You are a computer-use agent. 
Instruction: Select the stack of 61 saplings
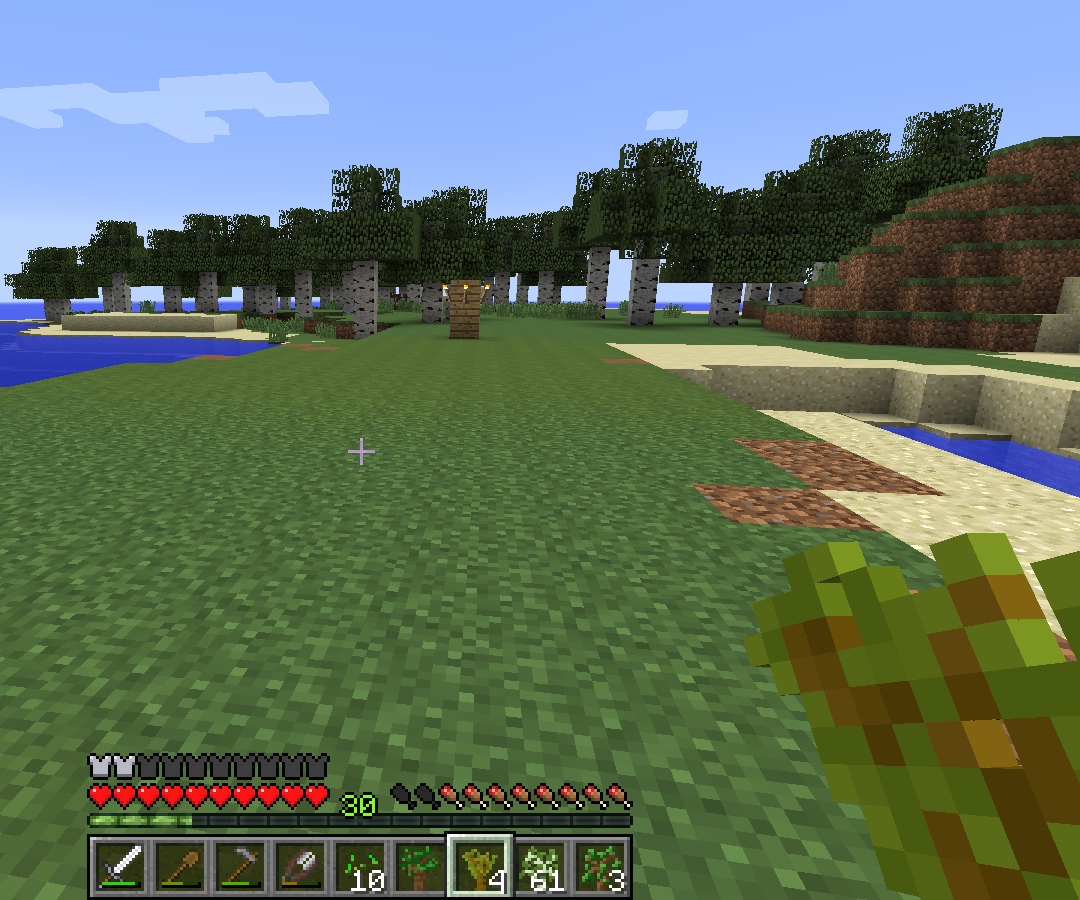coord(541,866)
